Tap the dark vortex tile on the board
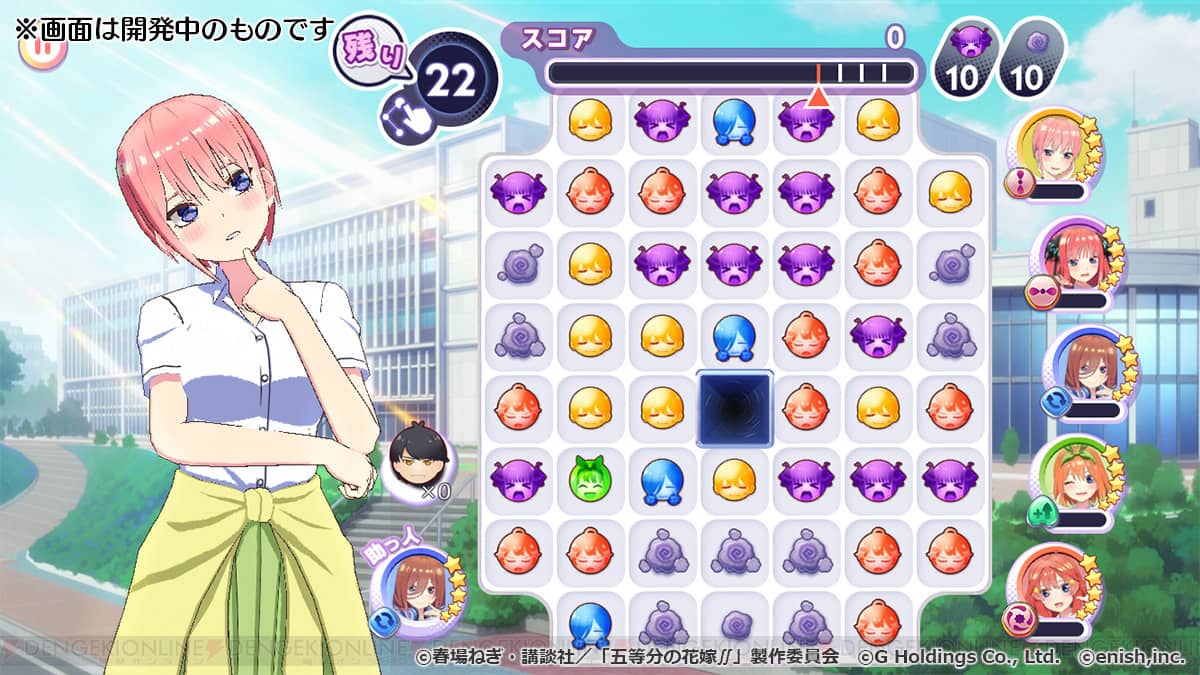1200x675 pixels. click(x=735, y=408)
